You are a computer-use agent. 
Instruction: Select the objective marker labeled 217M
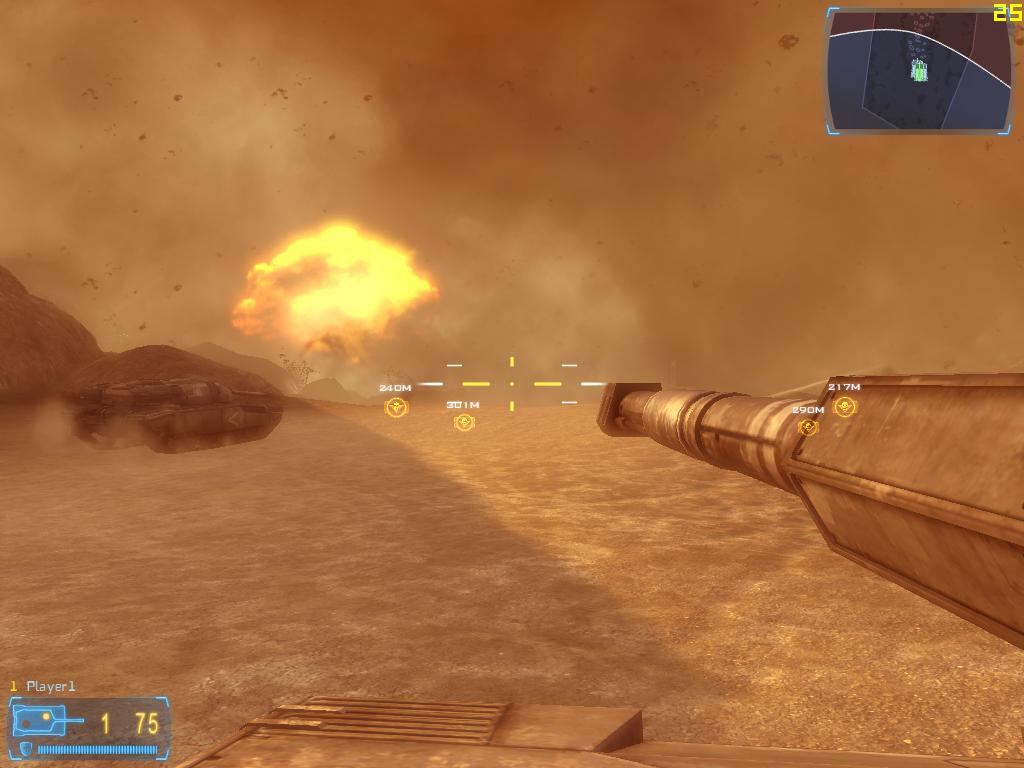(845, 406)
